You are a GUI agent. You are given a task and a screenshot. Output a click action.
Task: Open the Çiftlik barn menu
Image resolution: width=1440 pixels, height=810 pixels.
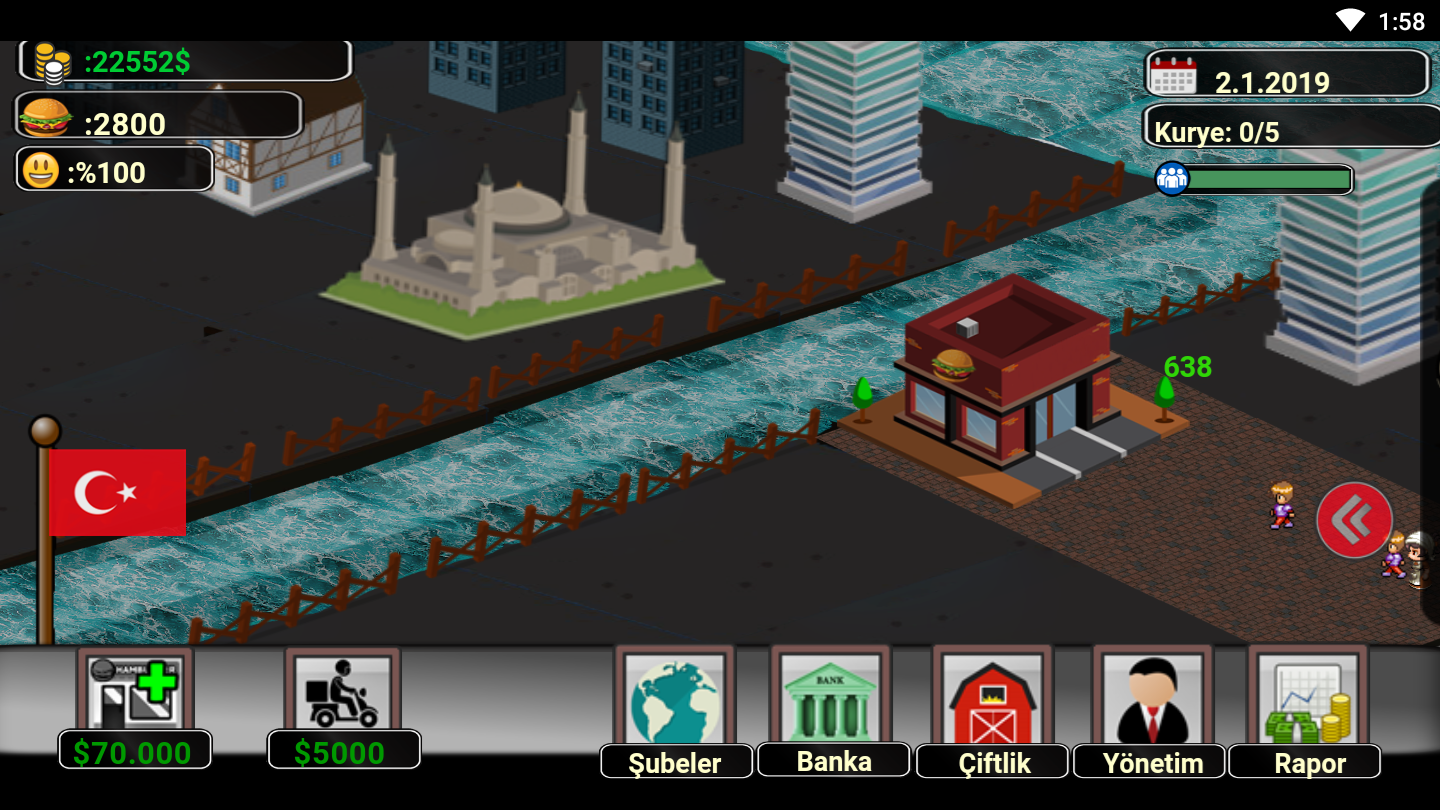coord(993,702)
